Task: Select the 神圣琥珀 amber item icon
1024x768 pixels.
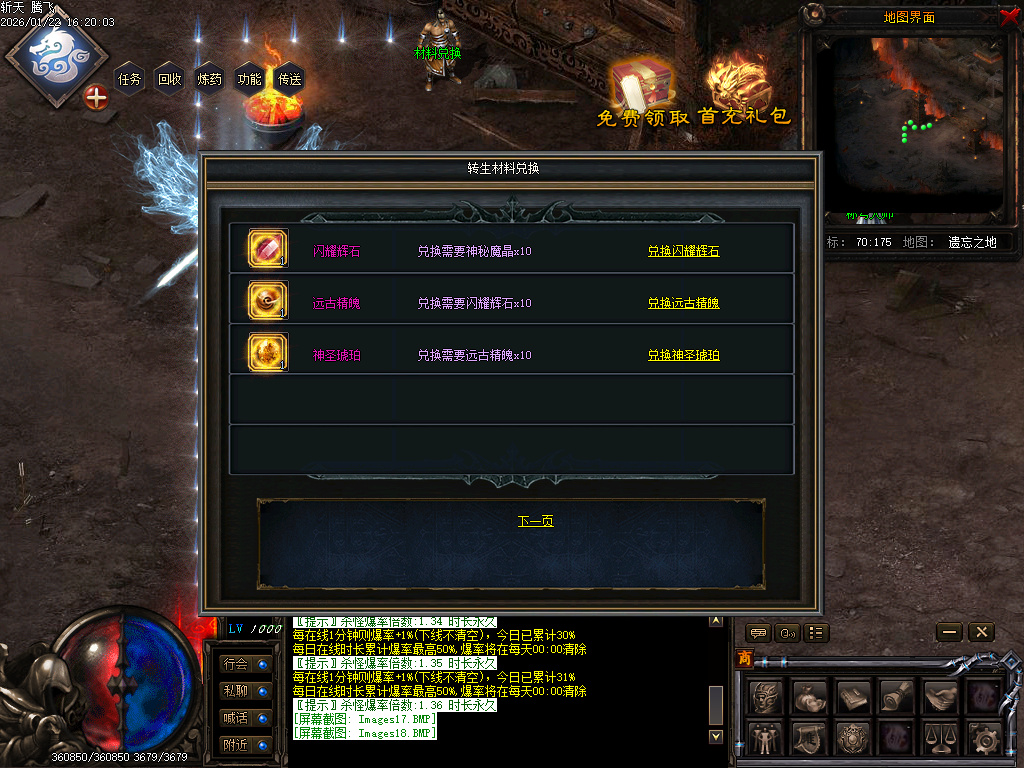Action: coord(267,352)
